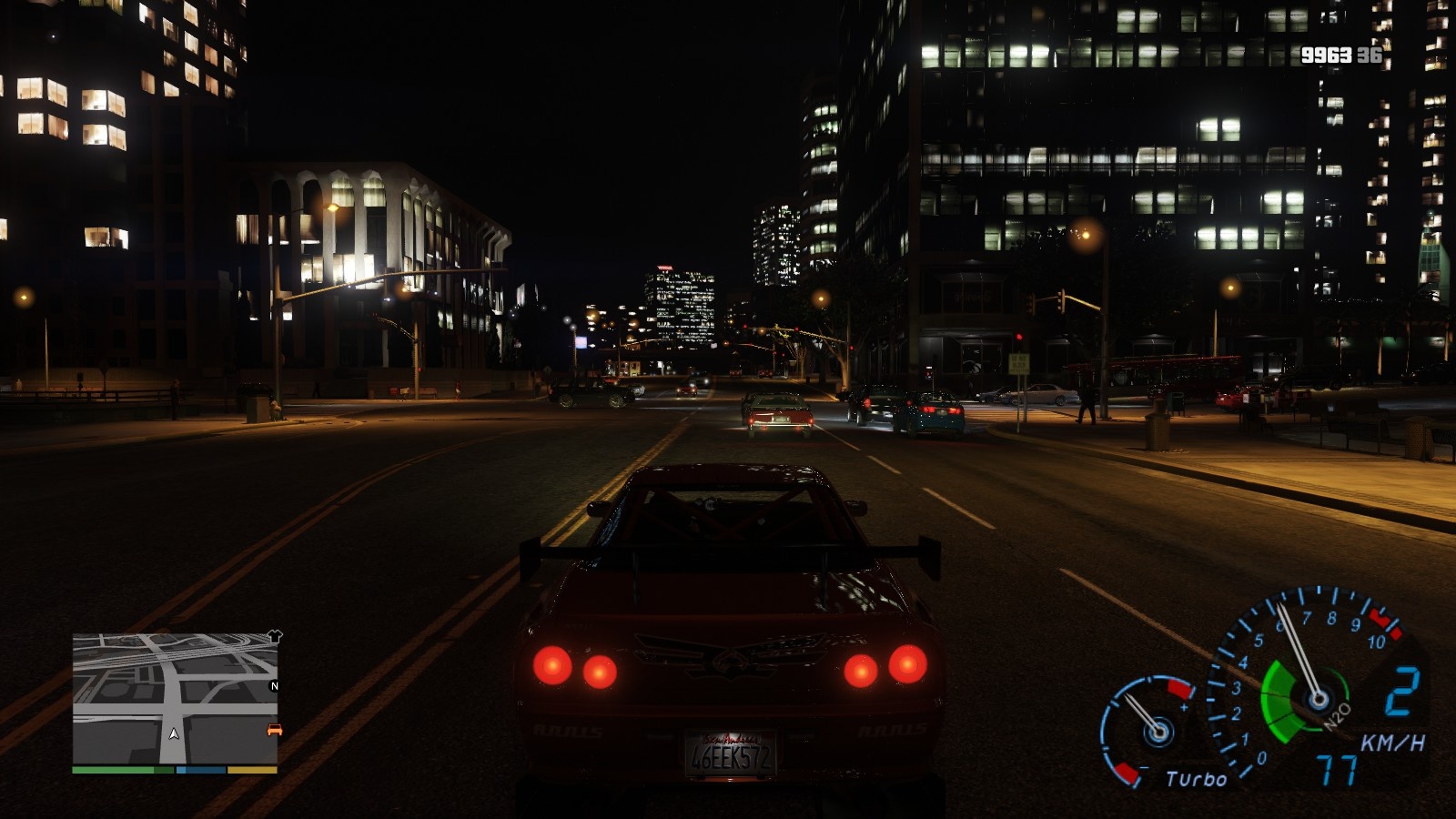Select the white player arrow on the minimap
Viewport: 1456px width, 819px height.
point(174,733)
